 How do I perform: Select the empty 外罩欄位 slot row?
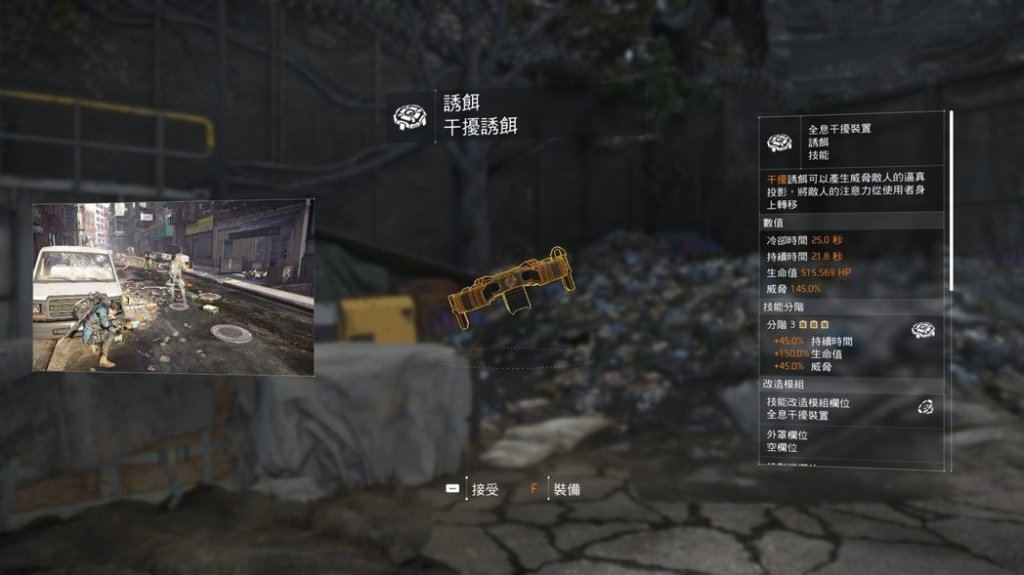point(850,442)
